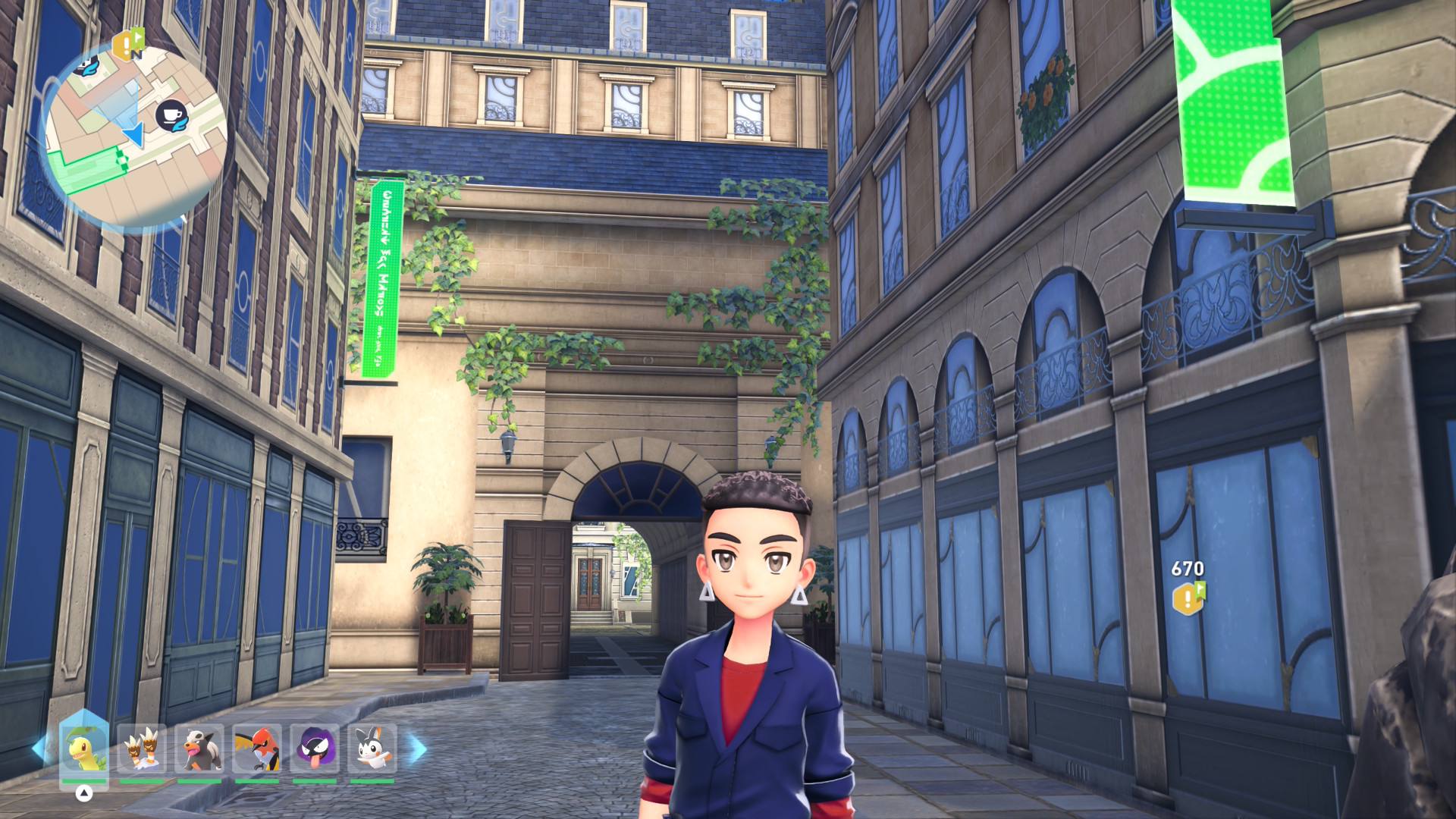Choose the Binacle party slot
Image resolution: width=1456 pixels, height=819 pixels.
142,748
